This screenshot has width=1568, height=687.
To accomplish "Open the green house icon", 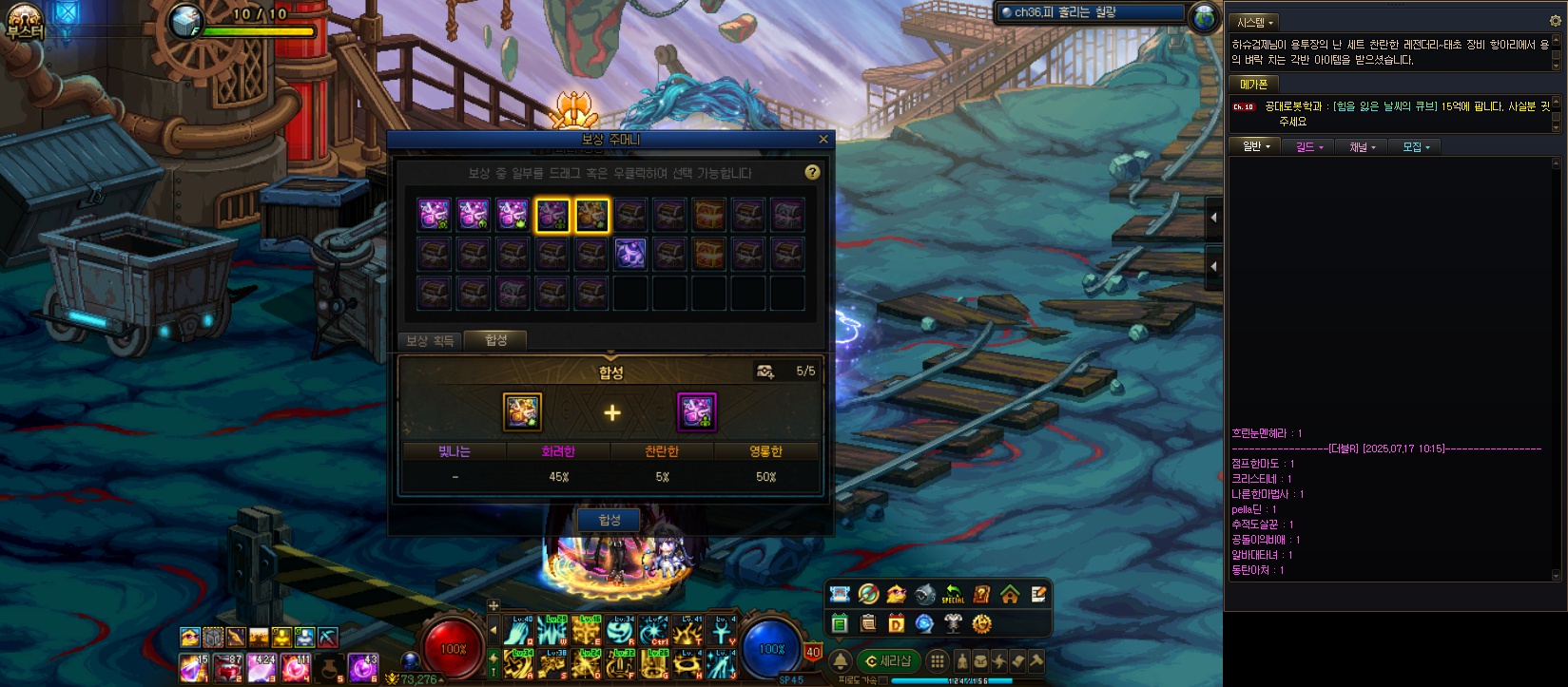I will tap(1010, 595).
